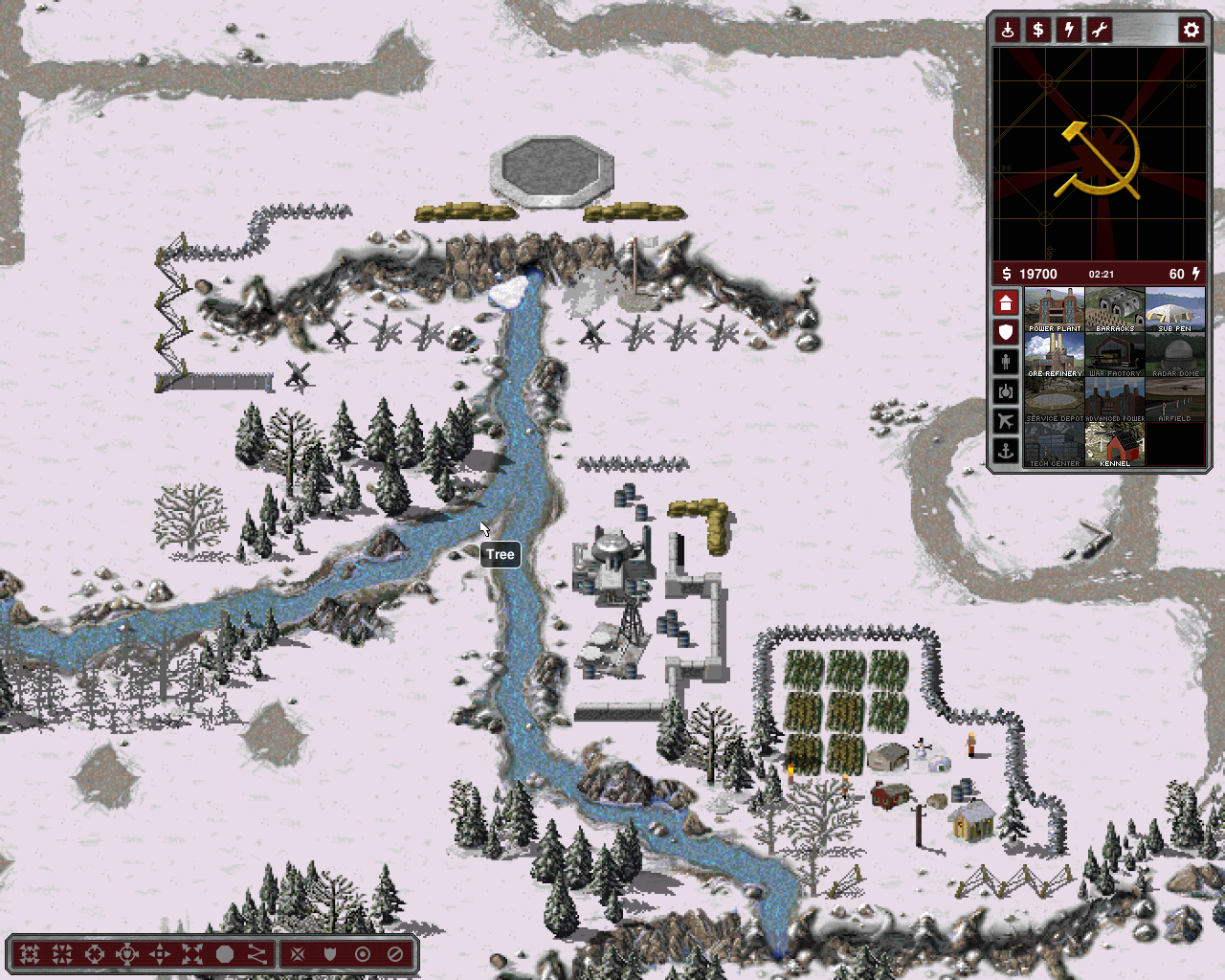The height and width of the screenshot is (980, 1225).
Task: Open the infantry production tab
Action: [1005, 362]
